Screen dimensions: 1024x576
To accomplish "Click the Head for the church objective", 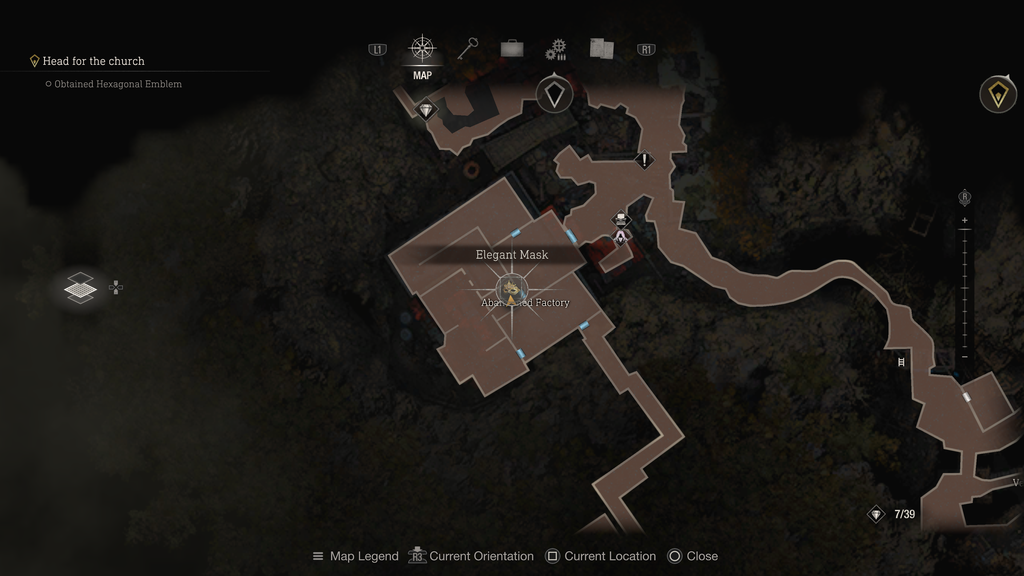I will (x=93, y=61).
